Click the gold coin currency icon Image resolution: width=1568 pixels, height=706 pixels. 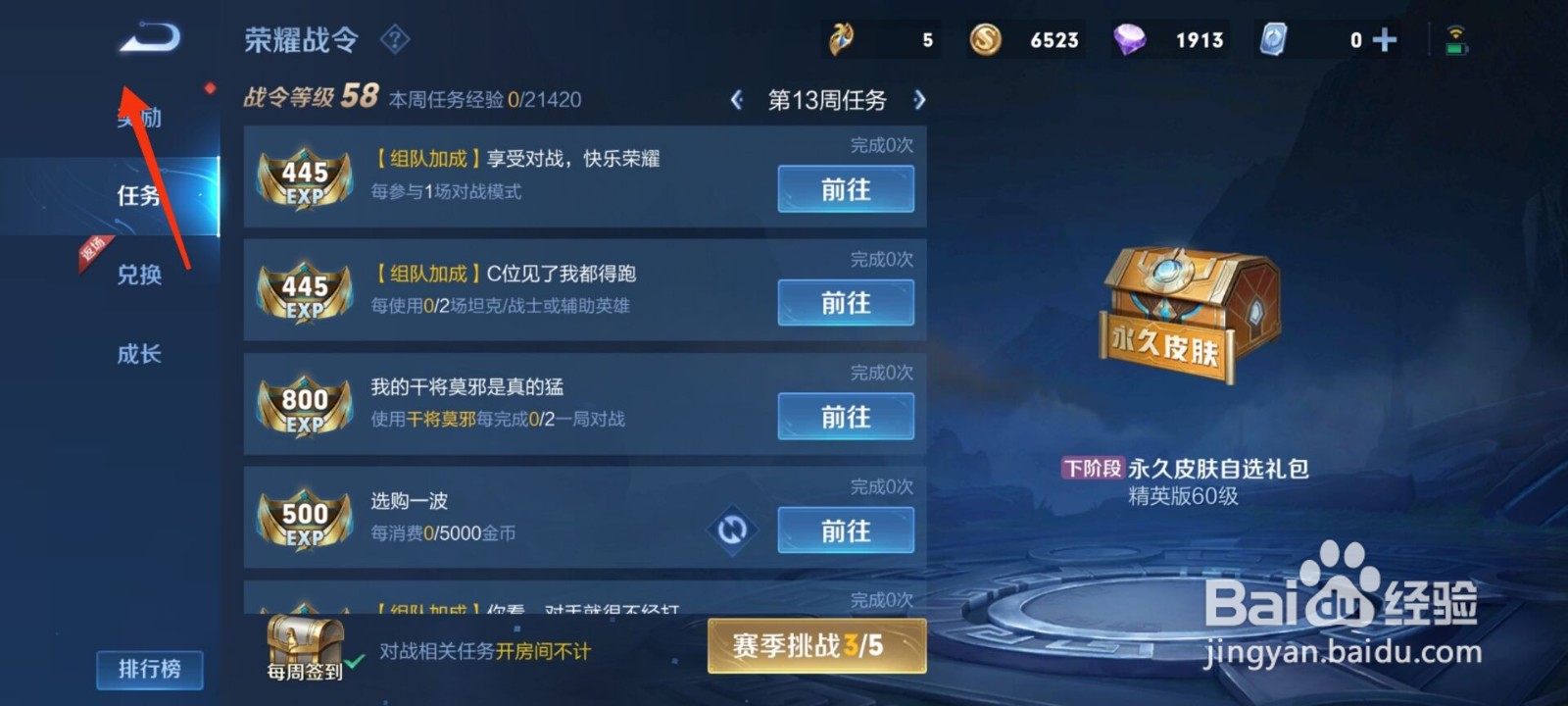(x=985, y=40)
